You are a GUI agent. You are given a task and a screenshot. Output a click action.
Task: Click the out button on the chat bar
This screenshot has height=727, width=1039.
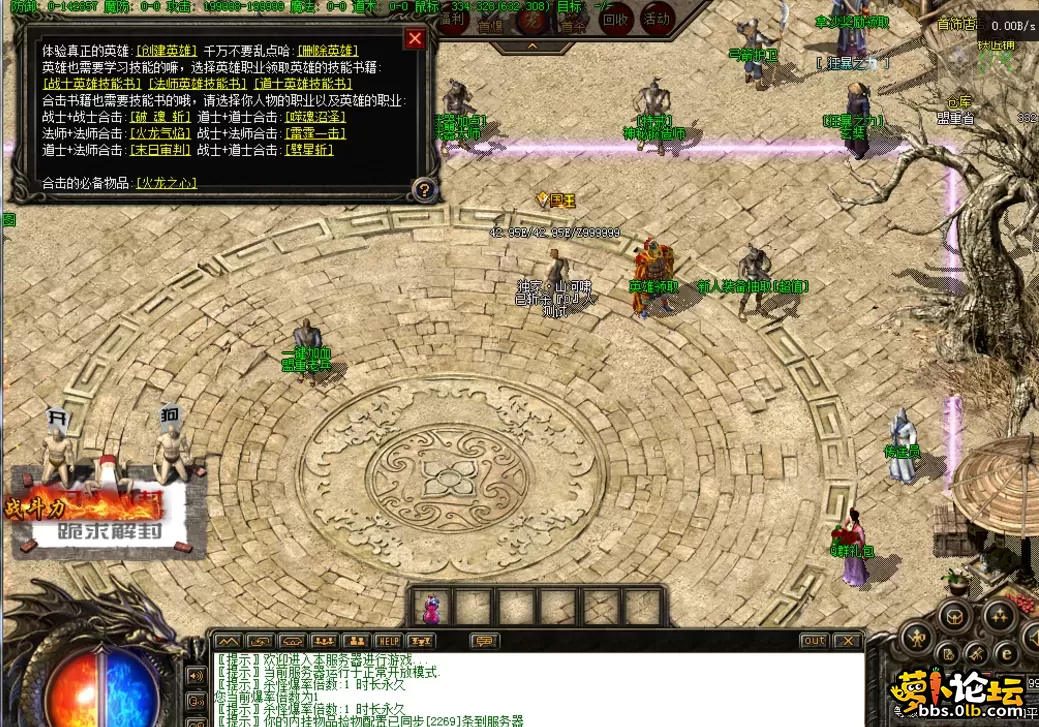click(x=814, y=641)
